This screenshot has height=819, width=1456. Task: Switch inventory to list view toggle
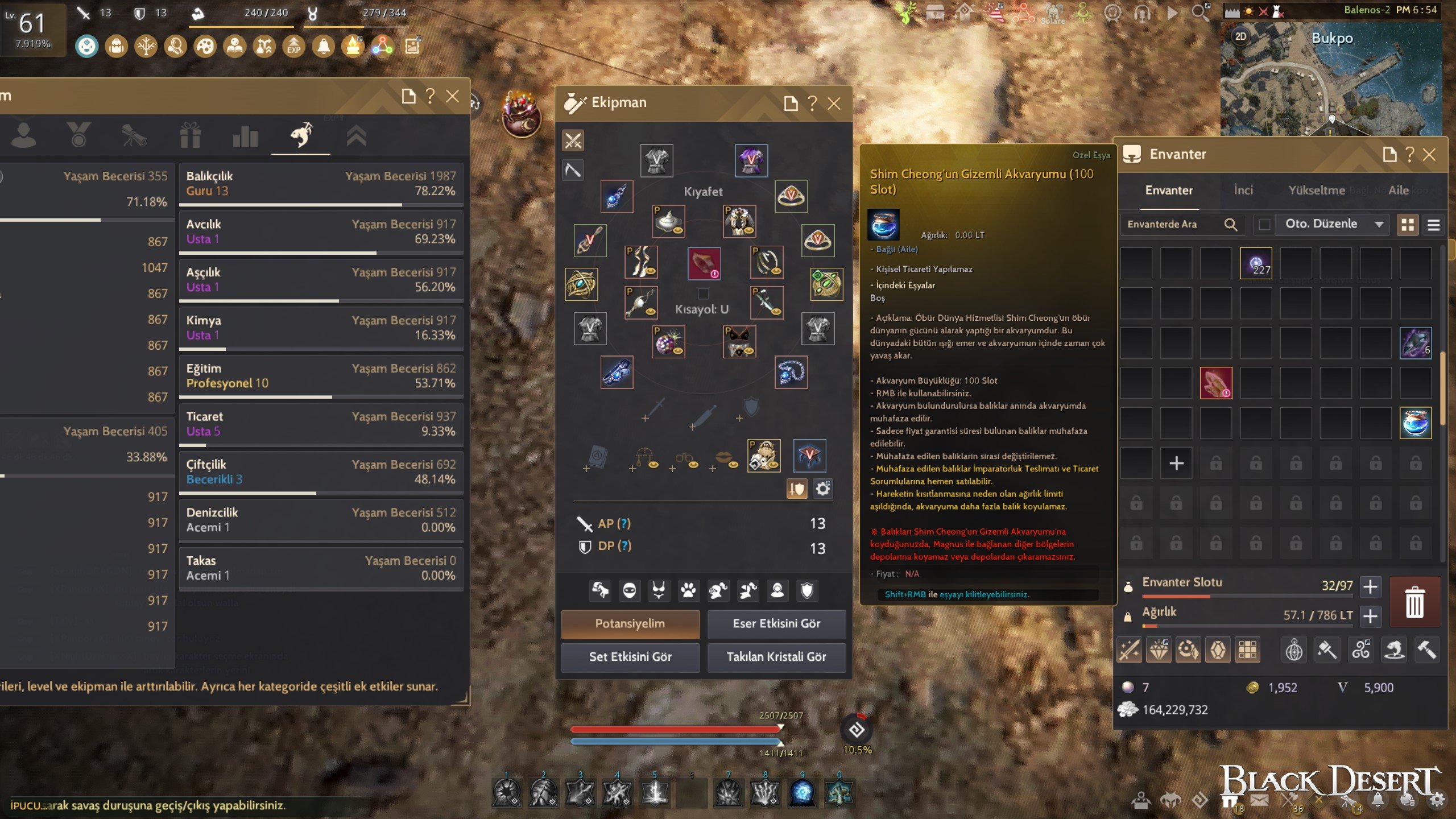tap(1434, 225)
